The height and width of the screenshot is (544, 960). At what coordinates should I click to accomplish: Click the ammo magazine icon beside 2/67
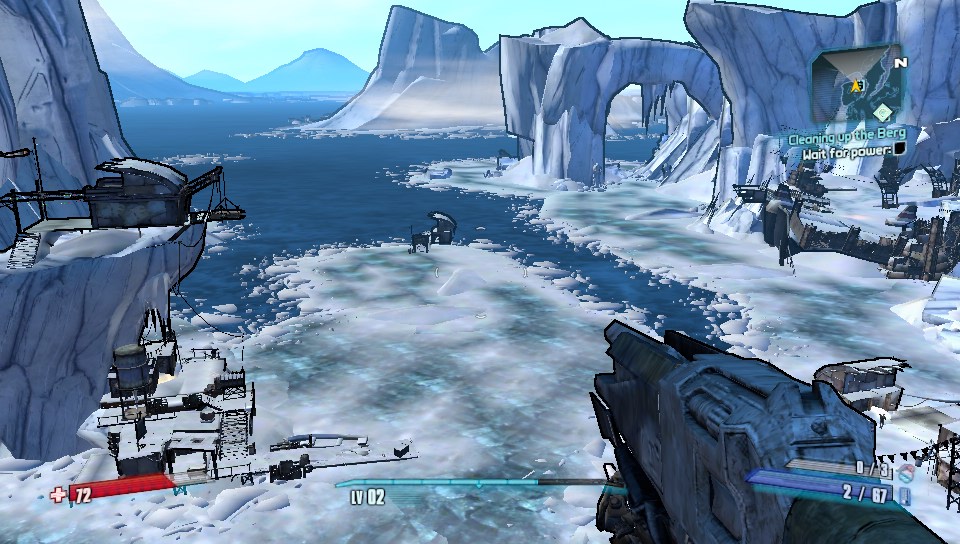905,494
